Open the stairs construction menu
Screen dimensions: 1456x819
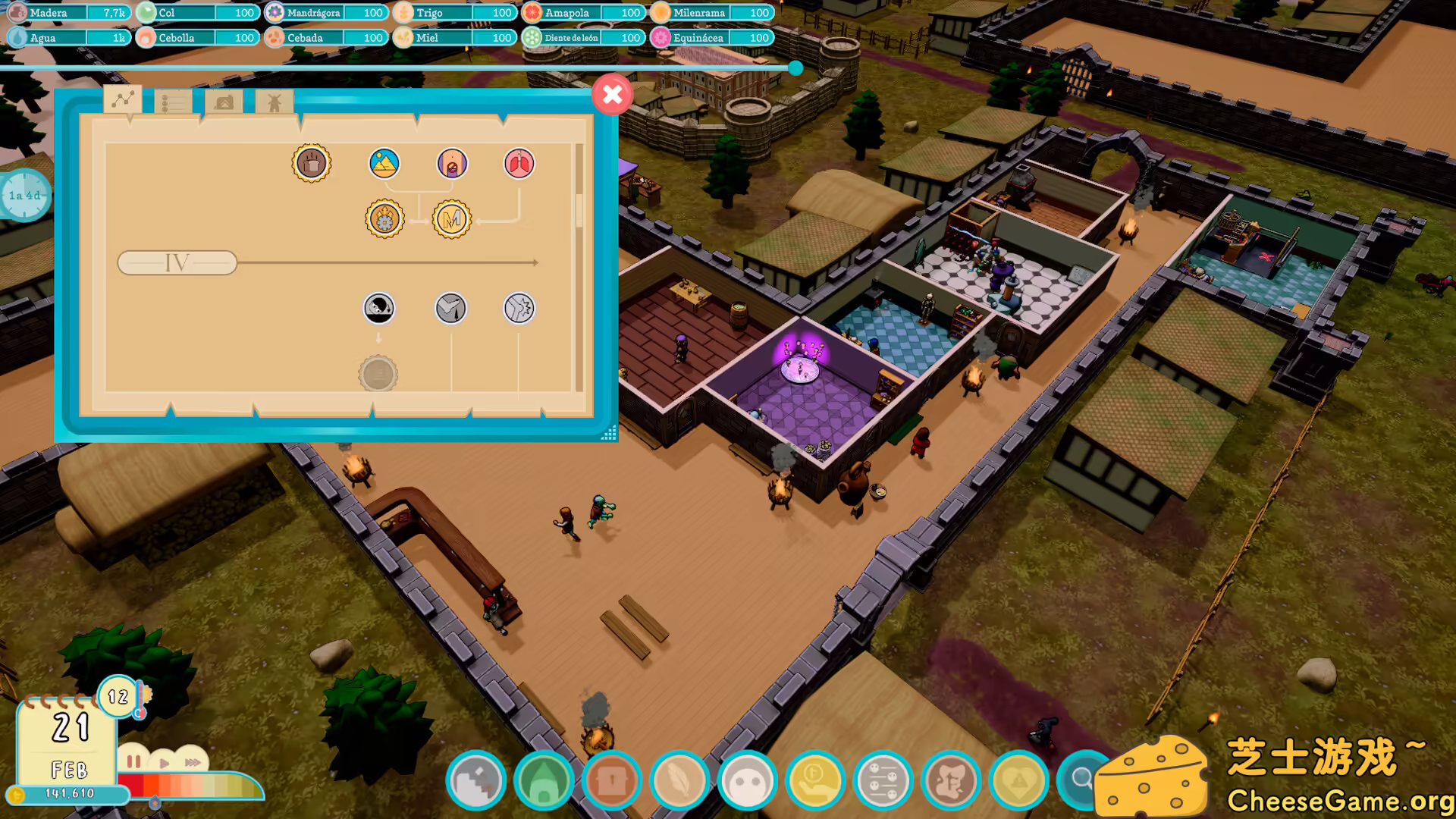pos(476,781)
